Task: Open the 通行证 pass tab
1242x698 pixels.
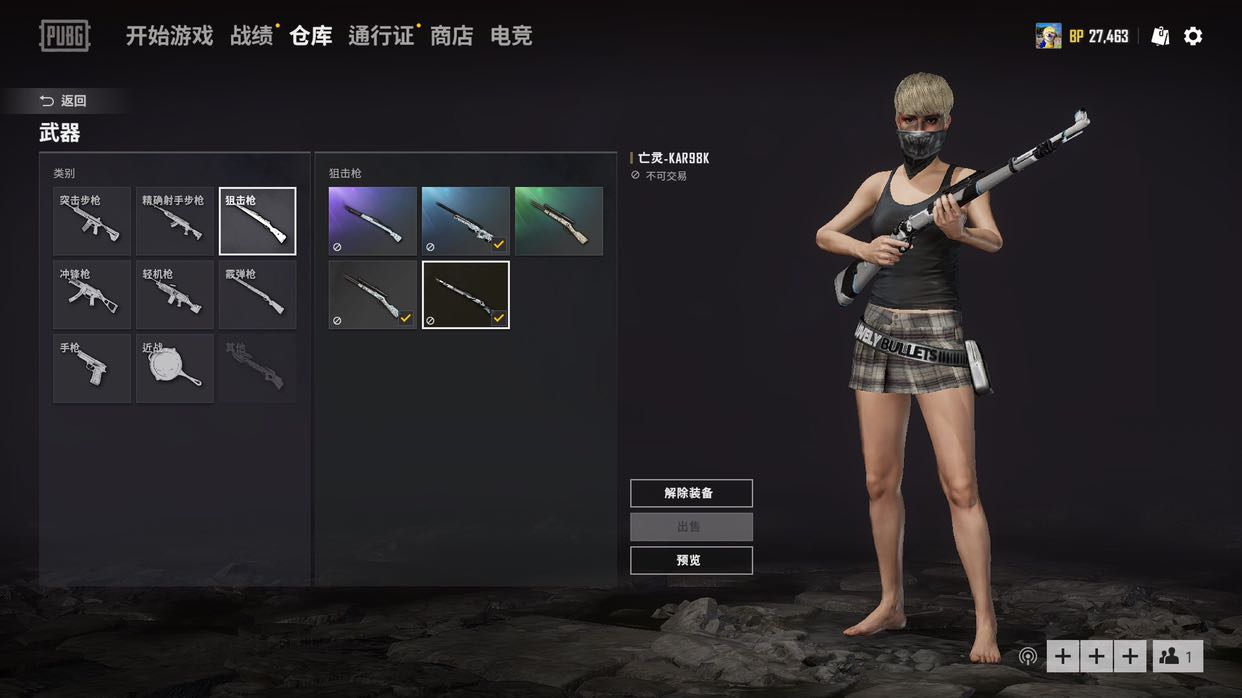Action: pyautogui.click(x=380, y=36)
